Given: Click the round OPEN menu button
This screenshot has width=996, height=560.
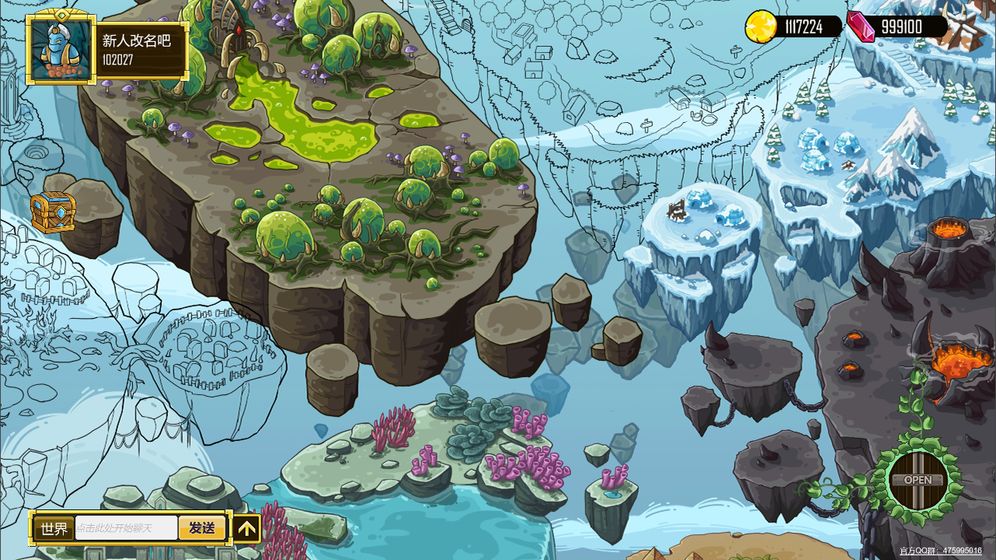Looking at the screenshot, I should (917, 480).
